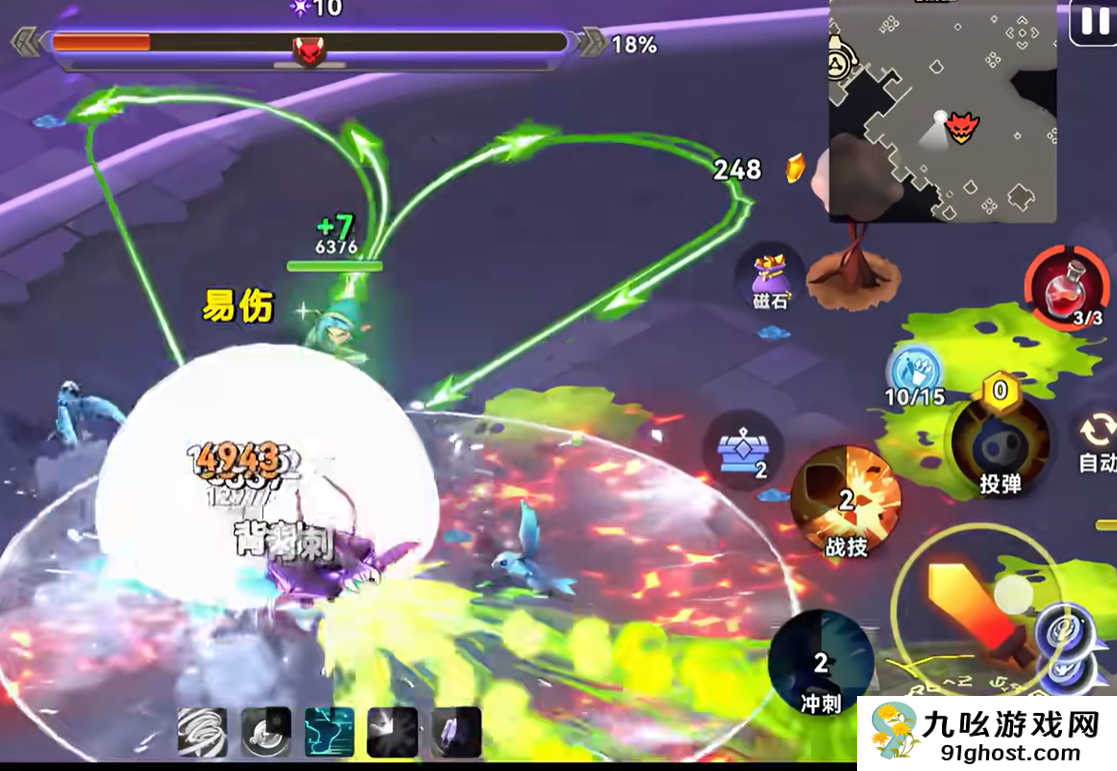Tap the blue swirl orb button
This screenshot has height=771, width=1117.
(x=1062, y=640)
